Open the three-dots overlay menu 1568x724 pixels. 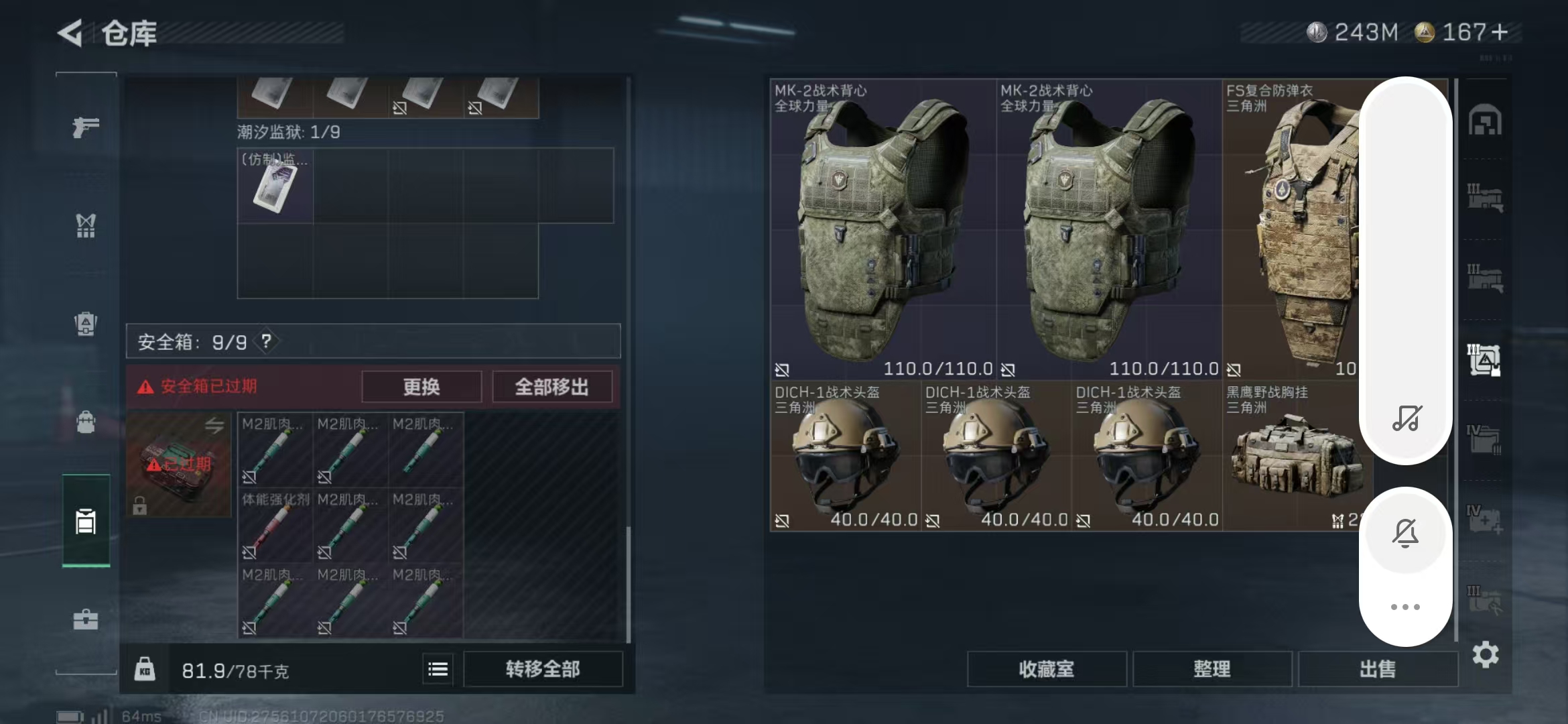pyautogui.click(x=1405, y=607)
